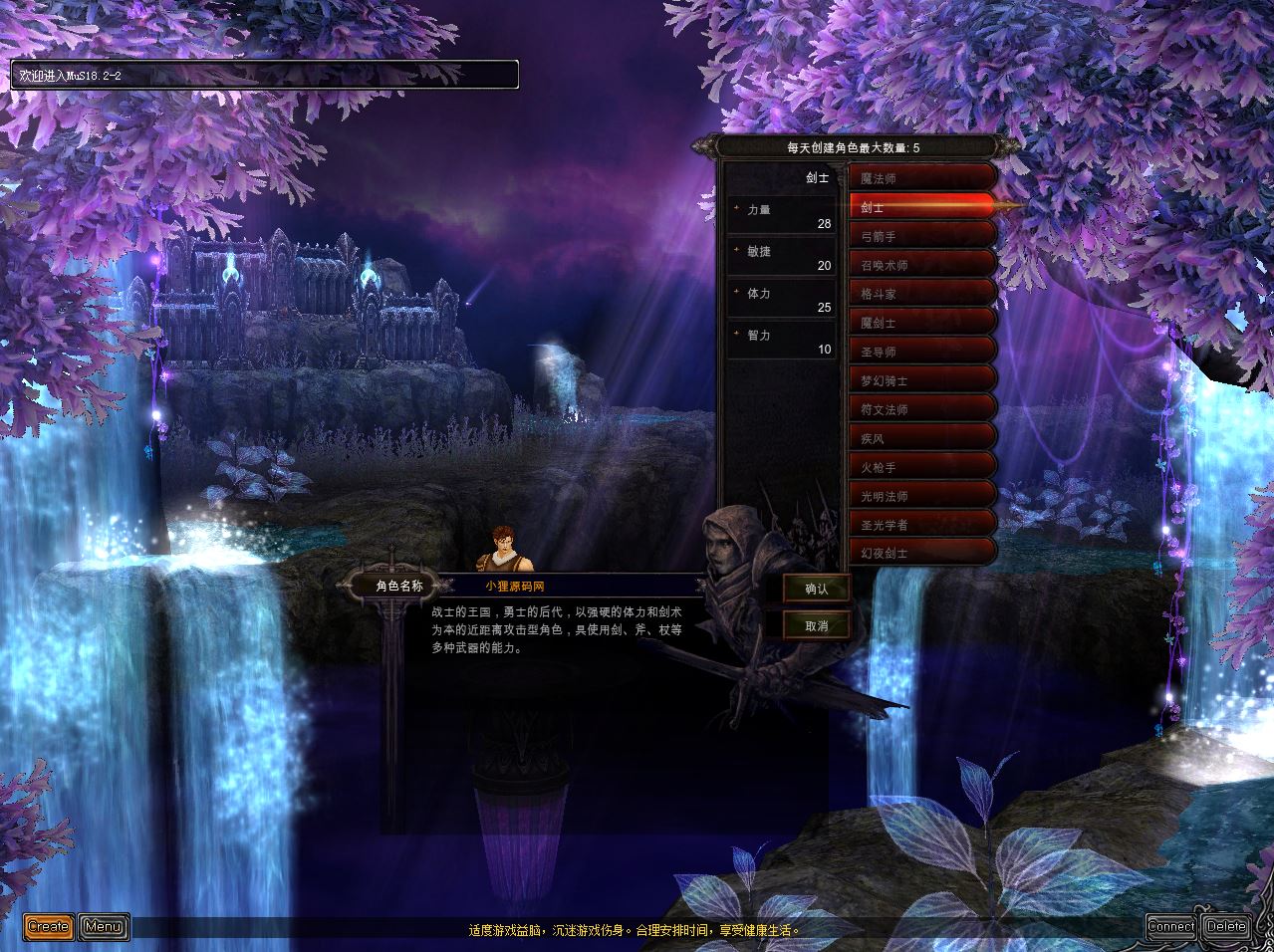Viewport: 1274px width, 952px height.
Task: Choose the 梦幻骑士 class
Action: coord(921,380)
